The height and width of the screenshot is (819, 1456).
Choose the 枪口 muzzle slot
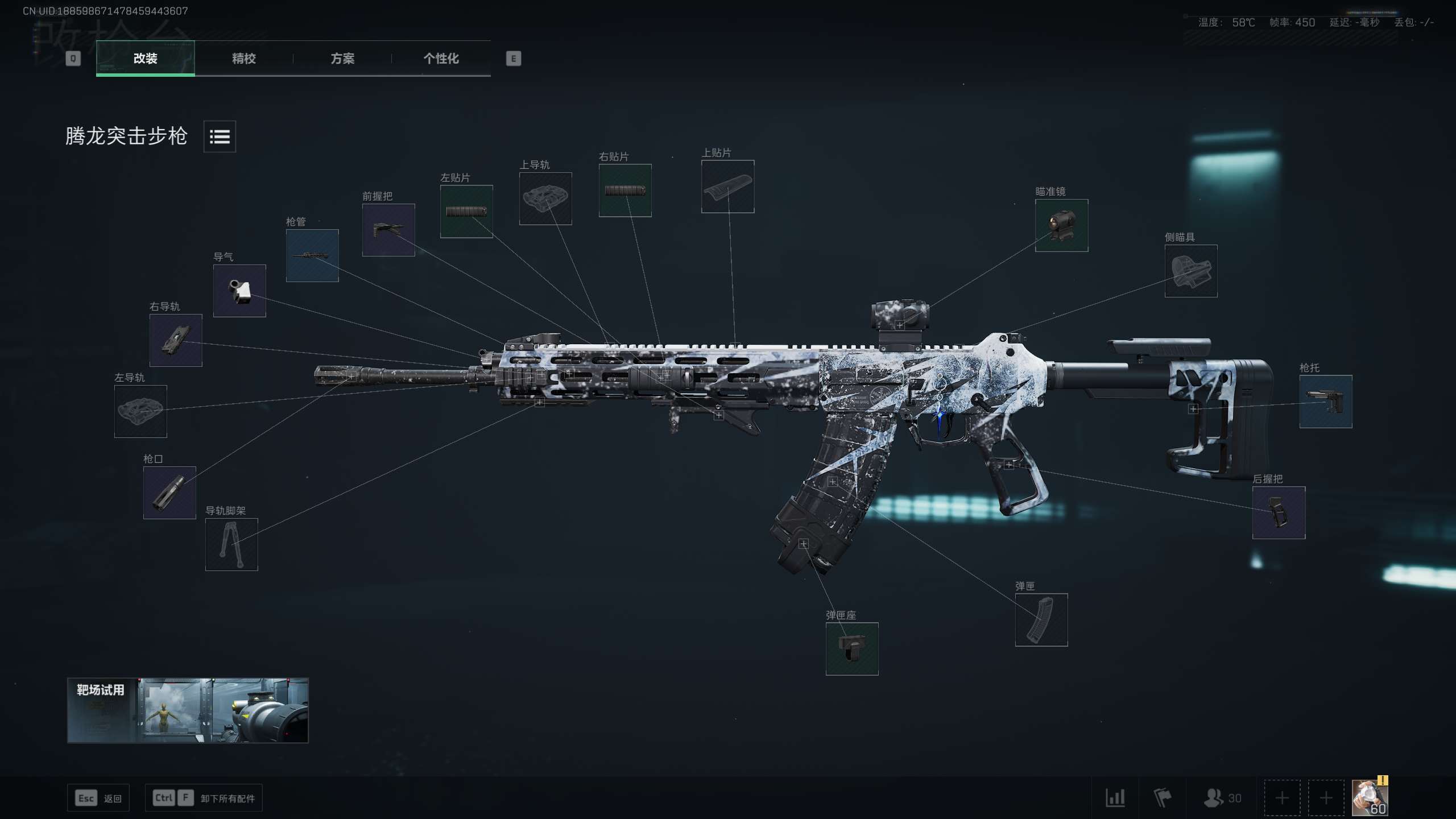pyautogui.click(x=169, y=493)
